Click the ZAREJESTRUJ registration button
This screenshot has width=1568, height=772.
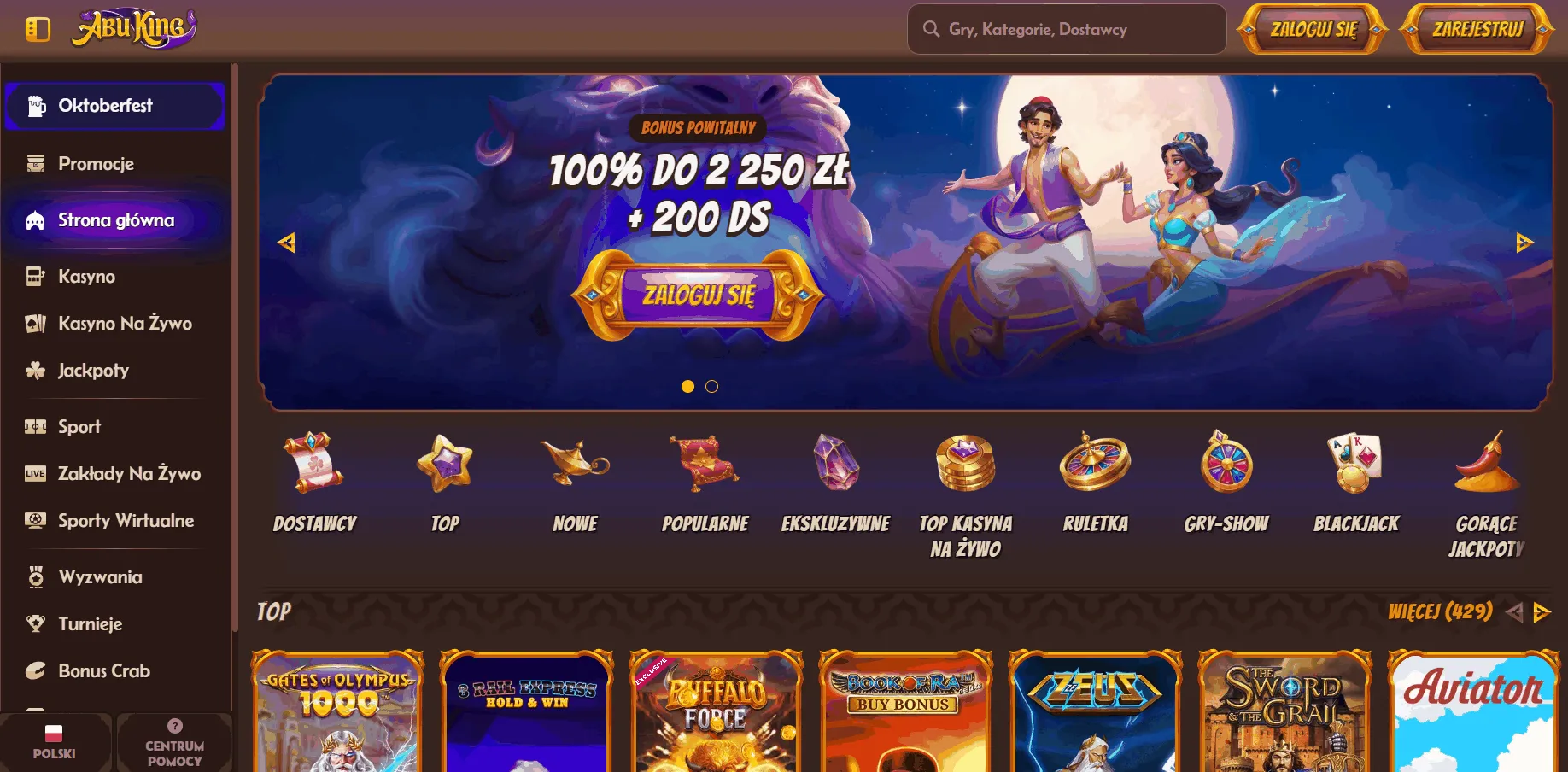(1477, 28)
